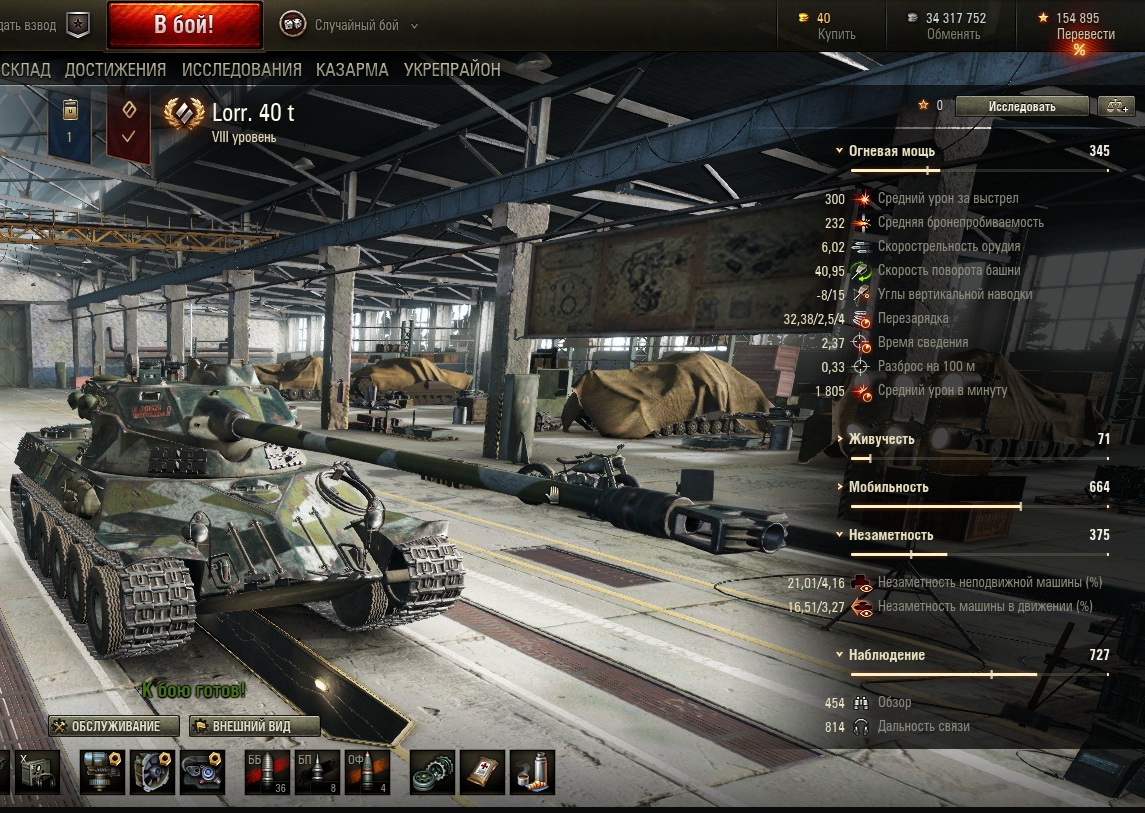
Task: Select the ББ armor-piercing shell slot
Action: [x=267, y=773]
